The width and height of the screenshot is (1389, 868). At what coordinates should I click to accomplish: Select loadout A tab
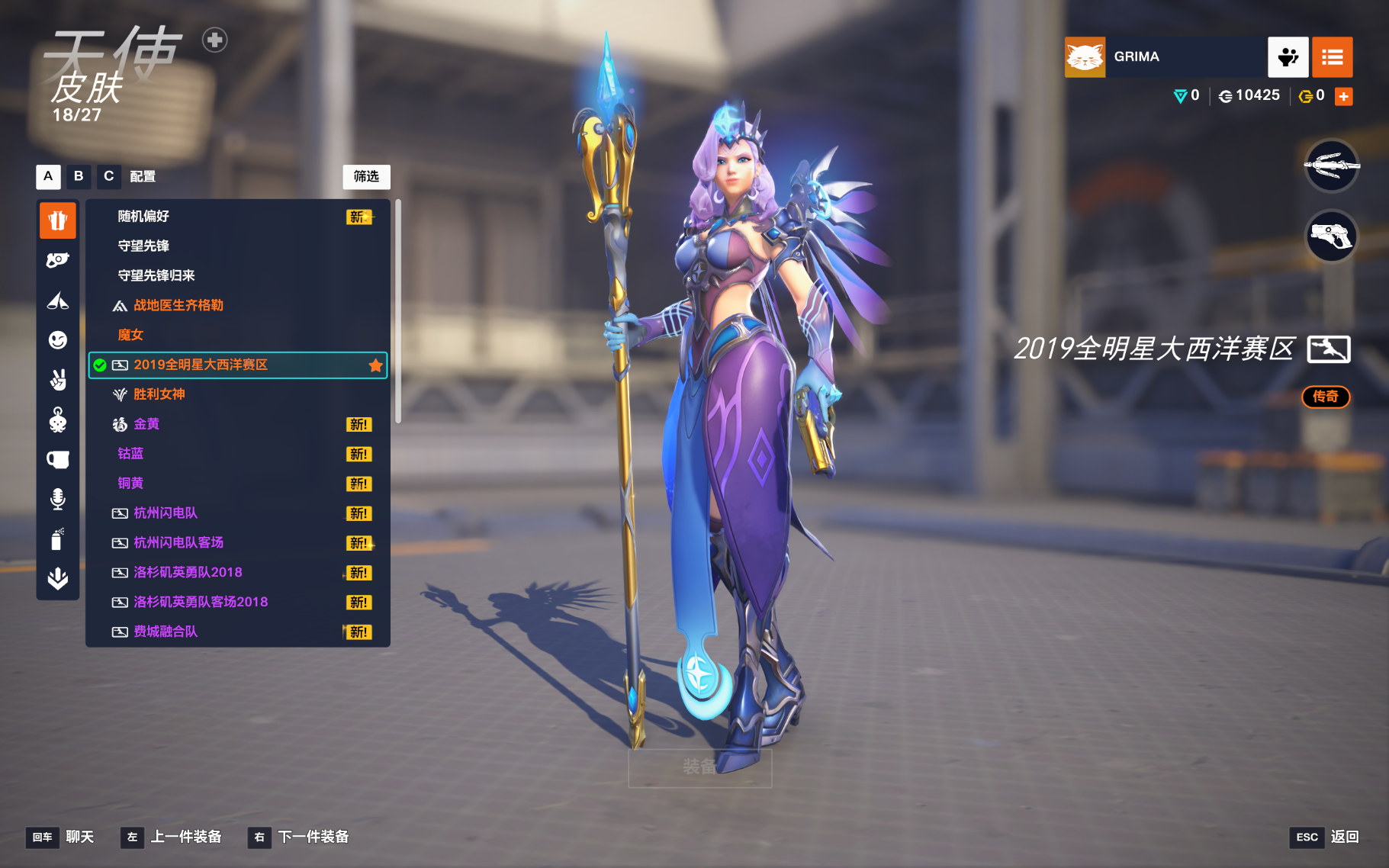tap(48, 176)
